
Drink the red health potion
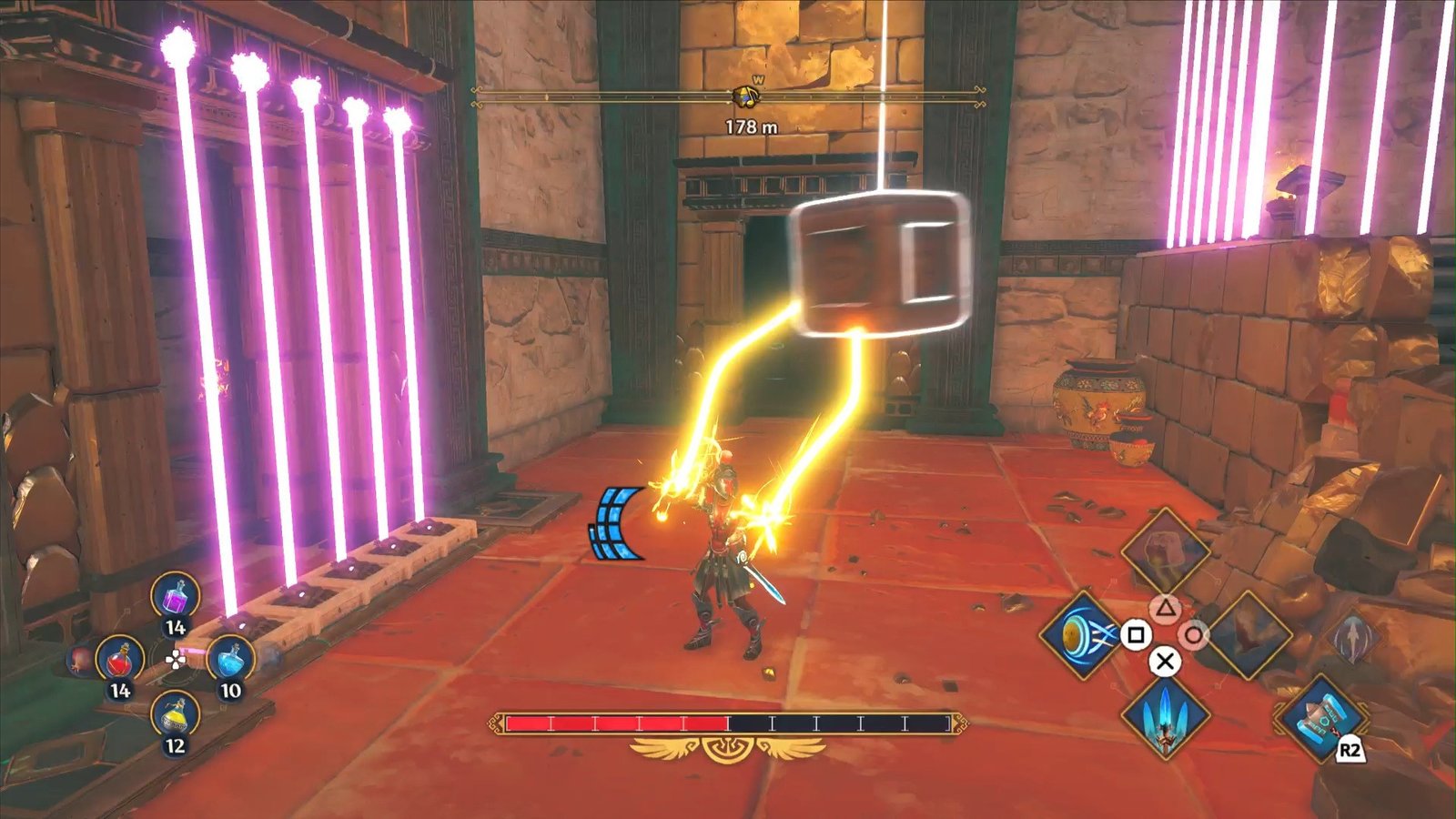click(119, 660)
